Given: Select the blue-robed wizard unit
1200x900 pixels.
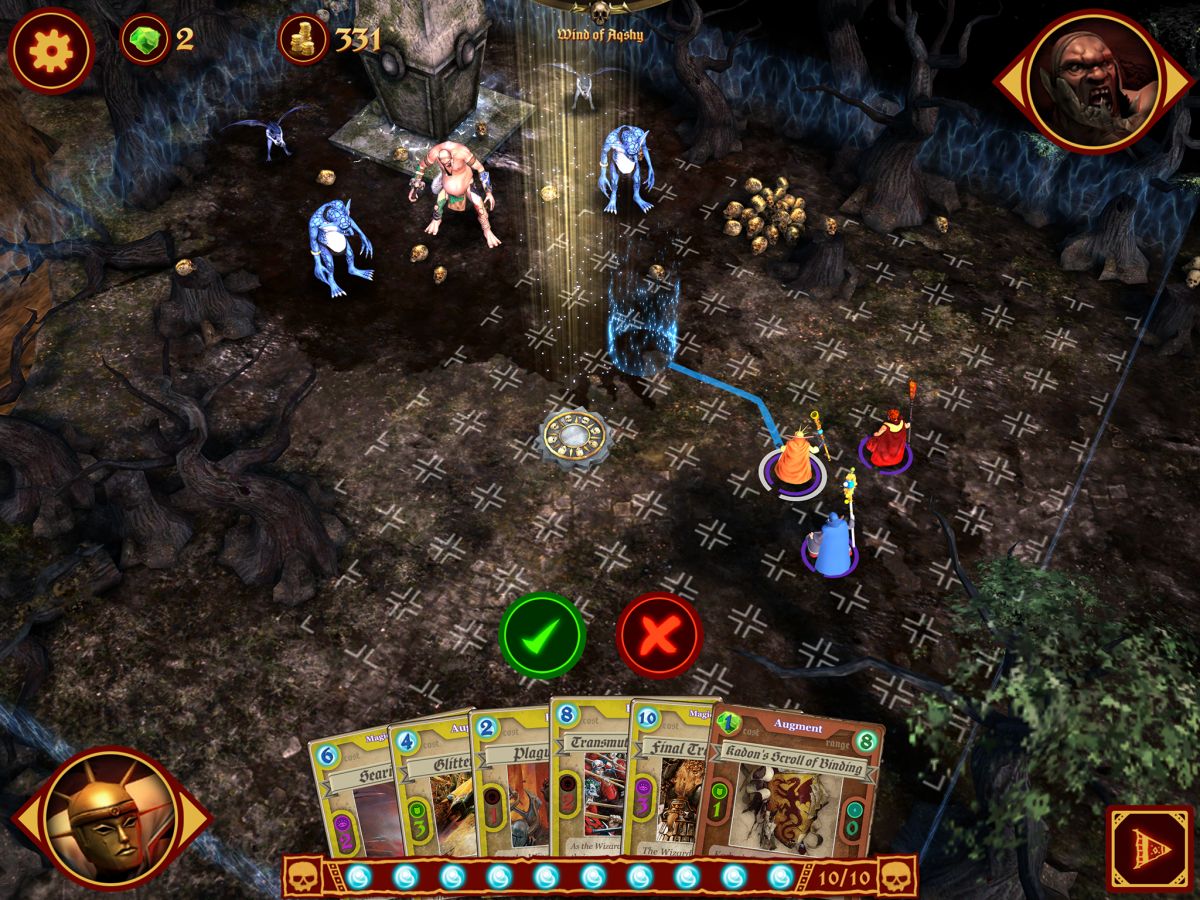Looking at the screenshot, I should [832, 545].
